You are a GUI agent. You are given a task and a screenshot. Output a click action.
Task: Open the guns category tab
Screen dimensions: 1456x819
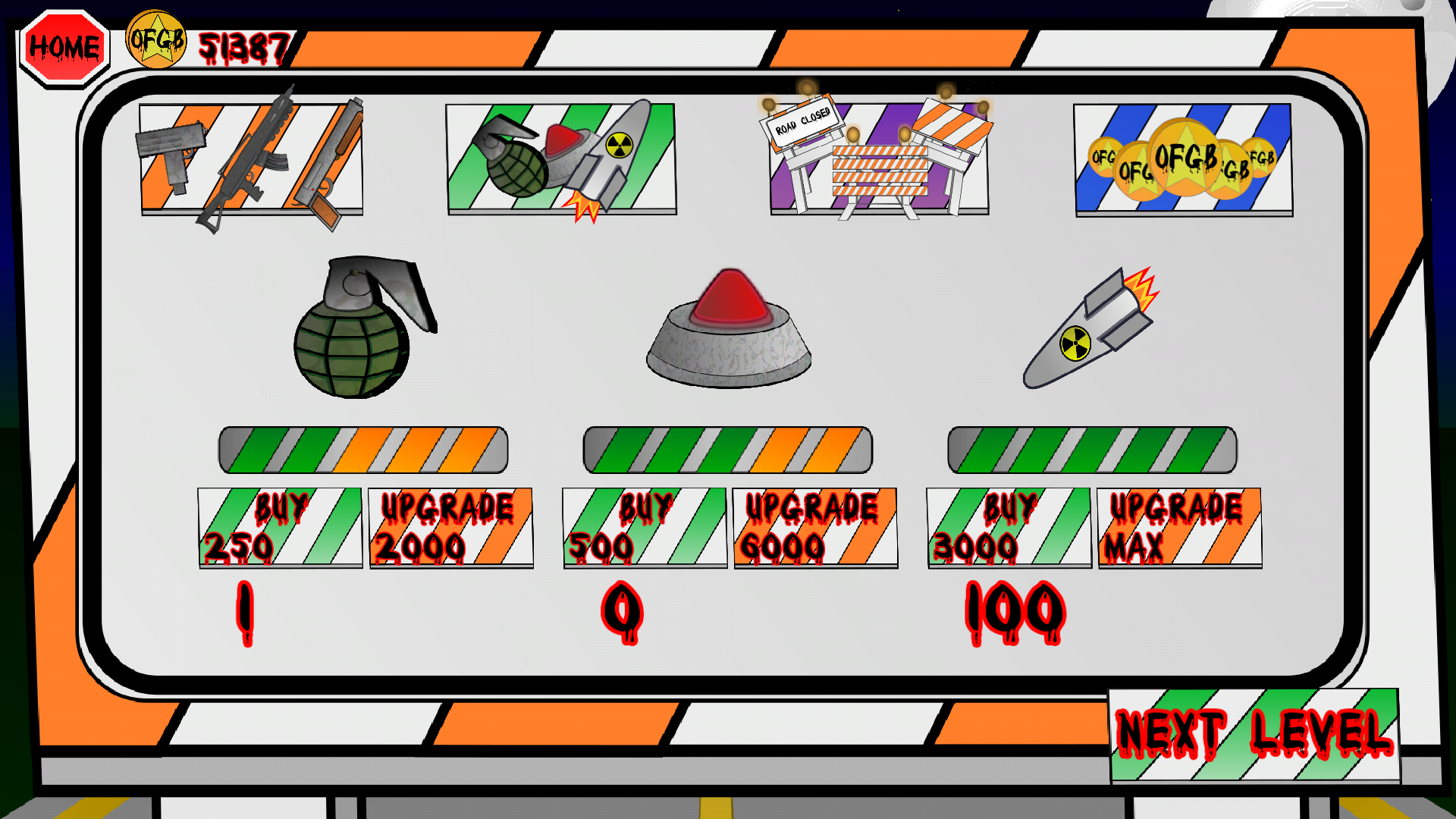point(251,159)
